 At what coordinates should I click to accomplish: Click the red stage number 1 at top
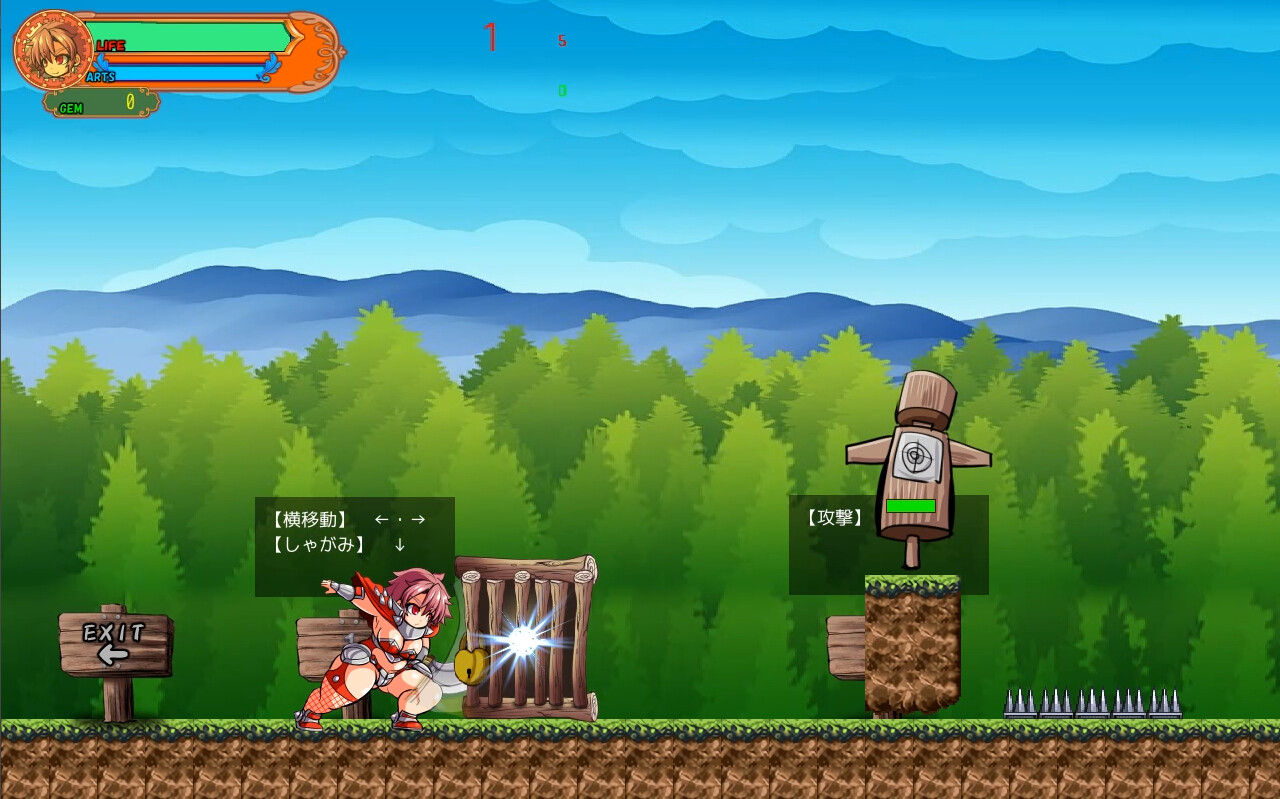[491, 37]
